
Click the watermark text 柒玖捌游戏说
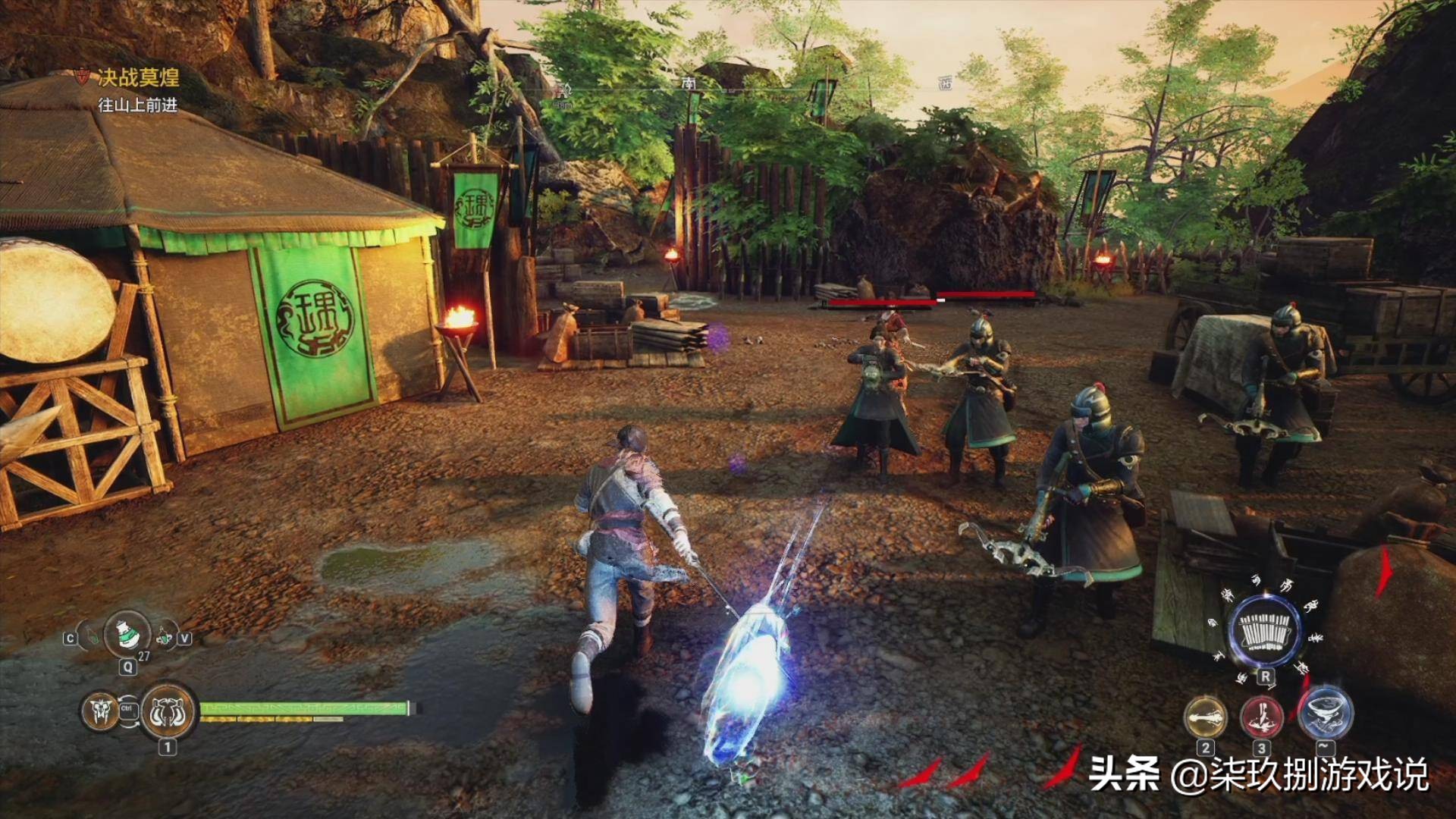[1319, 773]
